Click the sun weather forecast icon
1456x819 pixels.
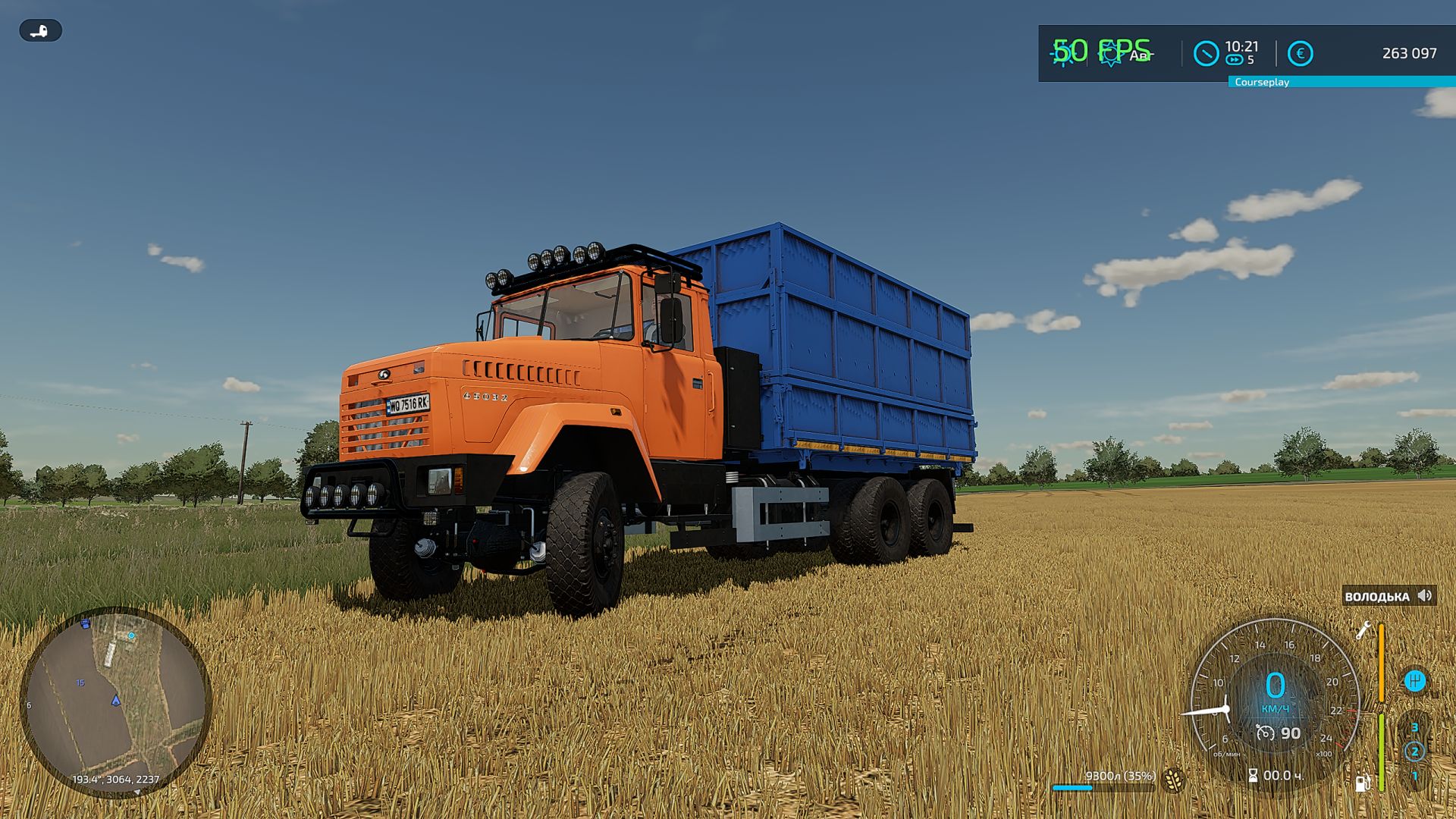1111,54
